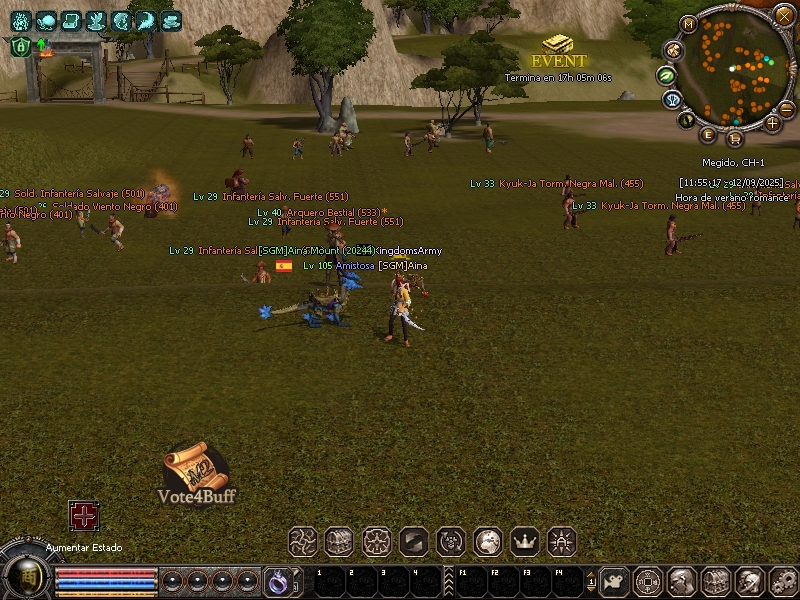Click the yin-yang character emblem
The height and width of the screenshot is (600, 800).
[27, 577]
